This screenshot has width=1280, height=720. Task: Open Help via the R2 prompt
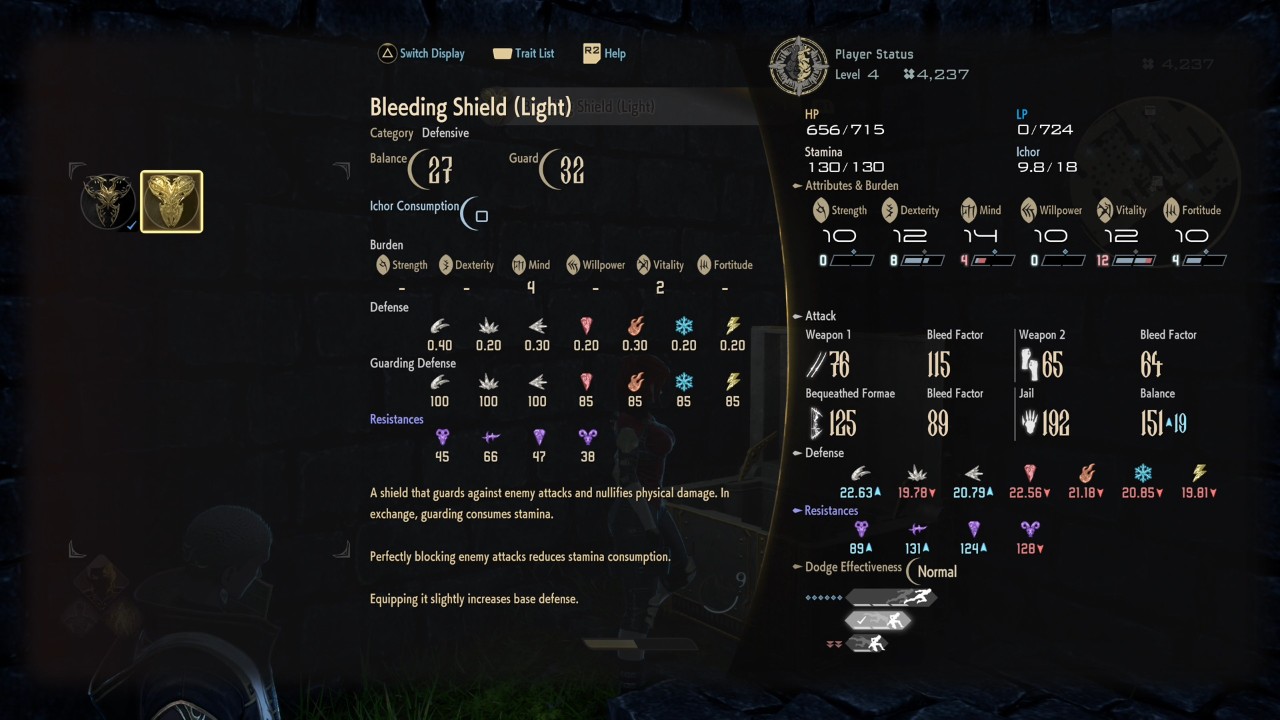[x=604, y=53]
